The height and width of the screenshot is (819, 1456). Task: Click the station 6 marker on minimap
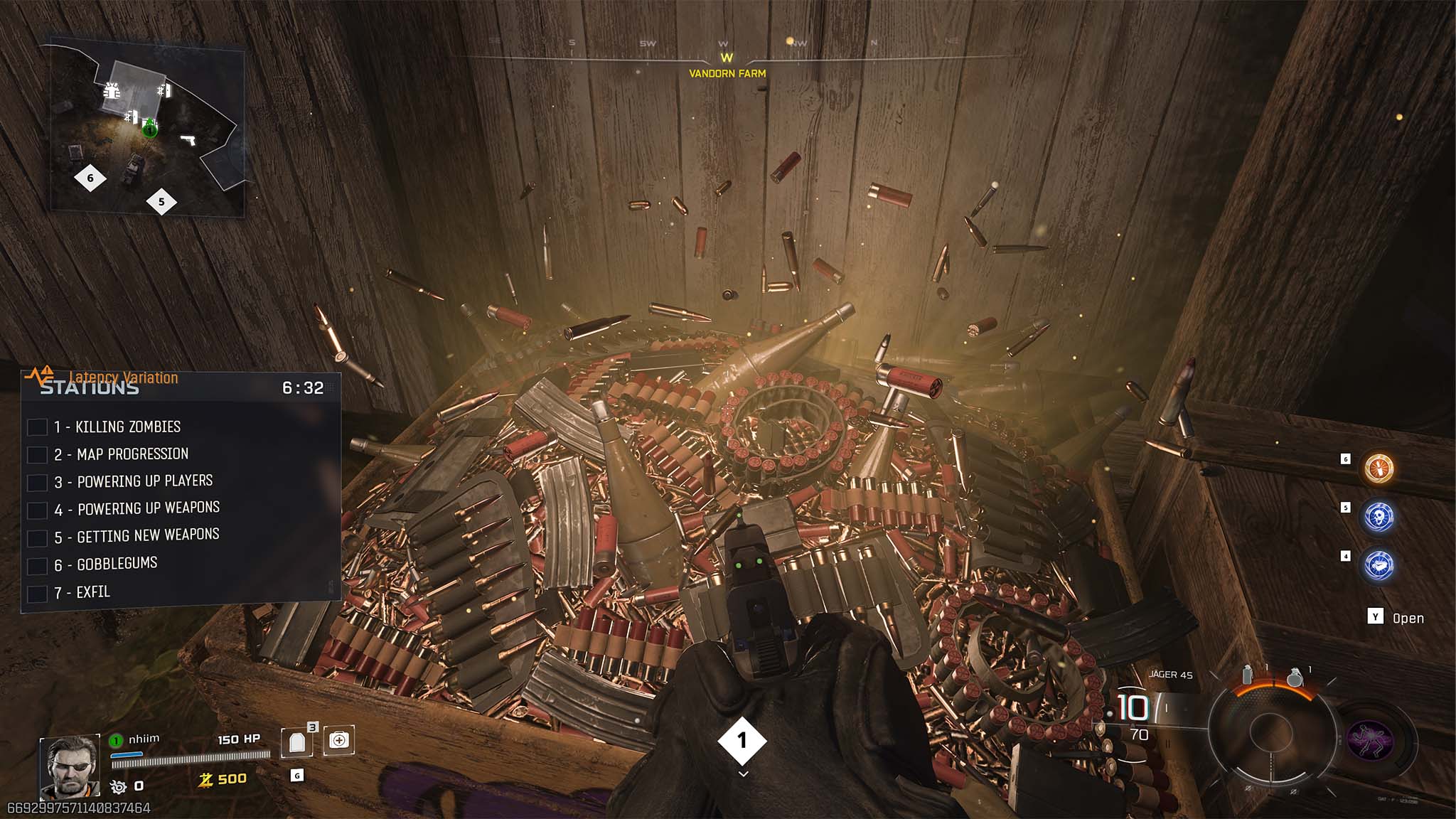point(90,178)
